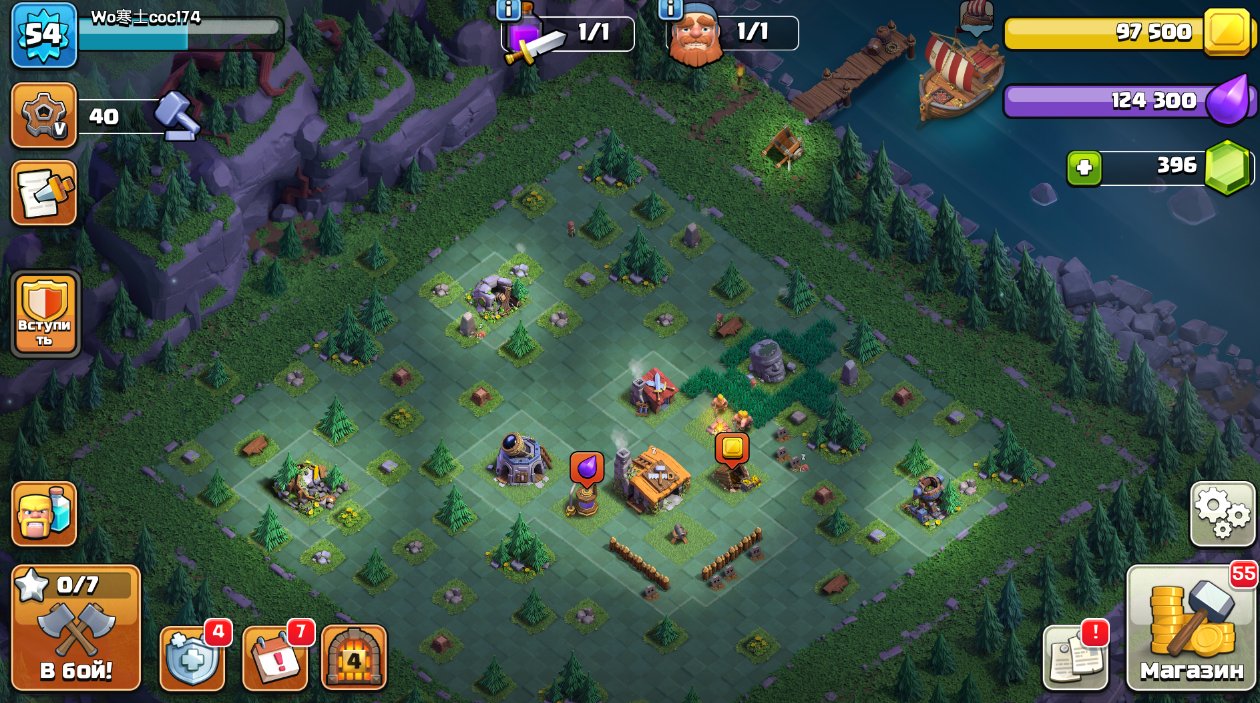The image size is (1260, 703).
Task: Show info for the sword battle machine counter
Action: pyautogui.click(x=508, y=10)
